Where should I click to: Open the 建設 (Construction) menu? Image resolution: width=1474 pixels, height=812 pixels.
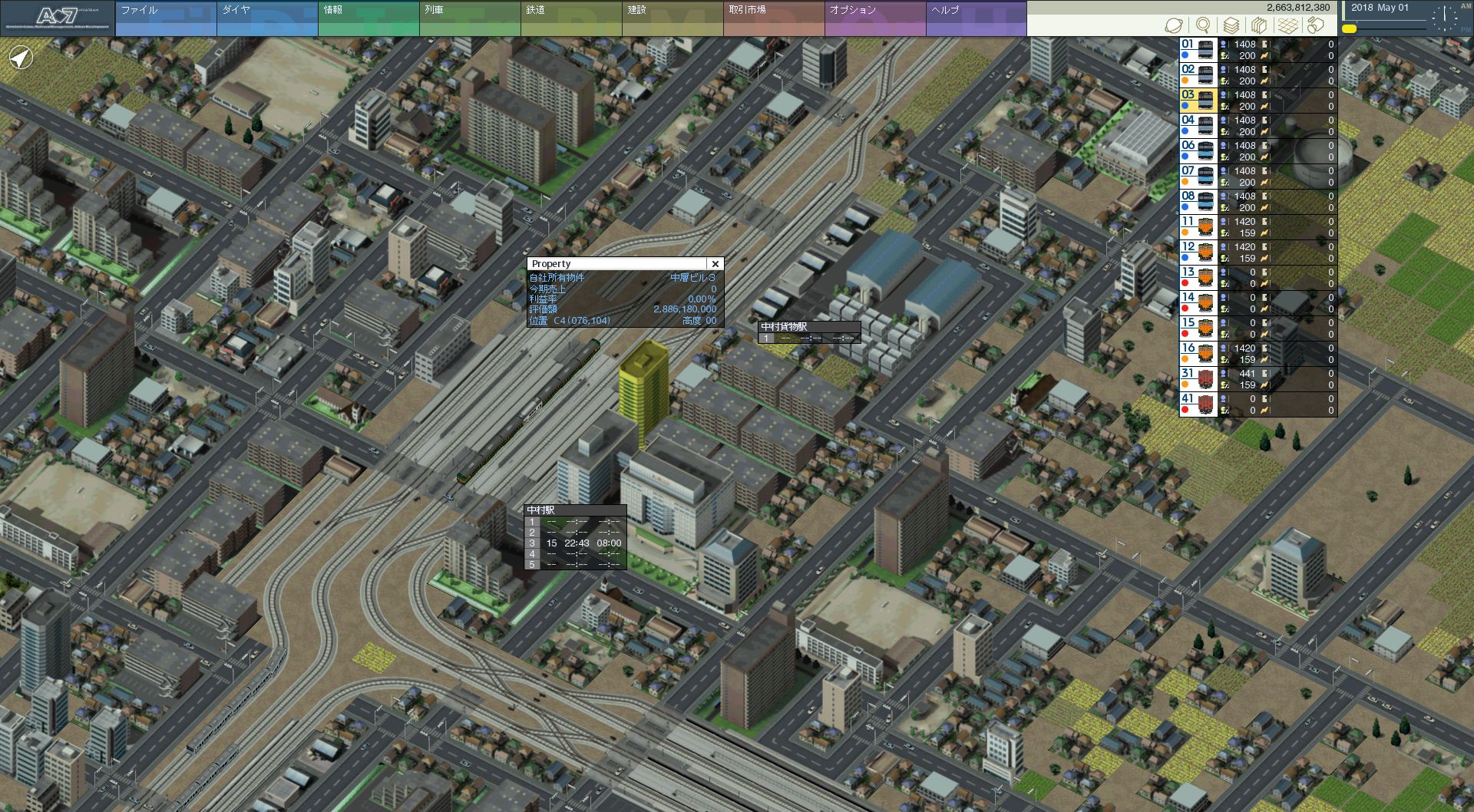click(672, 18)
